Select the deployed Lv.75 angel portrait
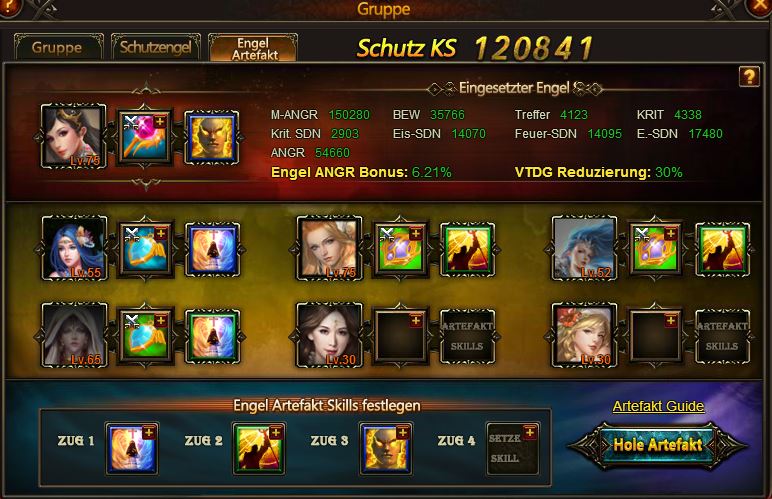The image size is (772, 499). click(x=74, y=136)
